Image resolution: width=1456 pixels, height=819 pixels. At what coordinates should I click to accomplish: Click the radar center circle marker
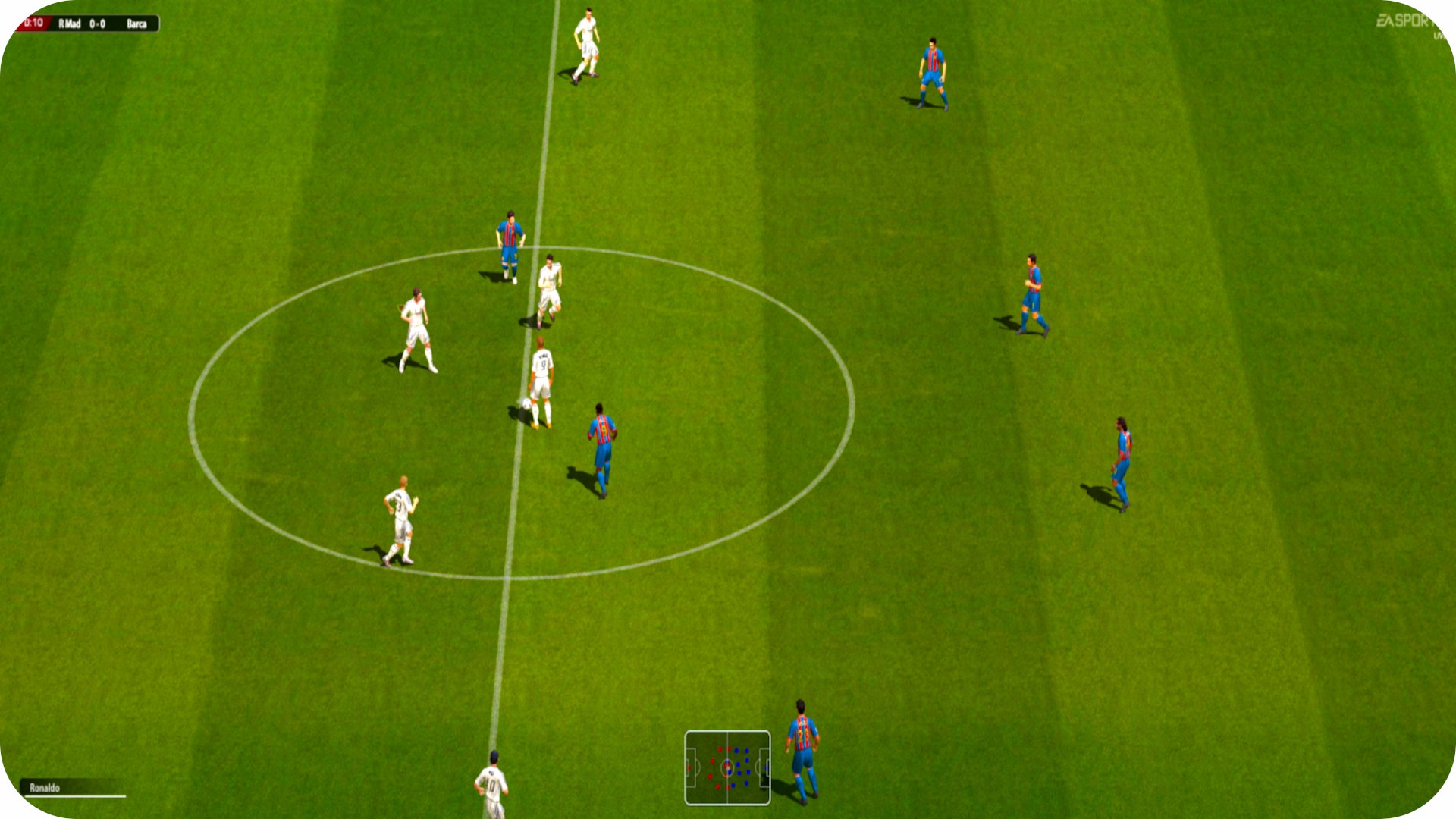coord(727,768)
